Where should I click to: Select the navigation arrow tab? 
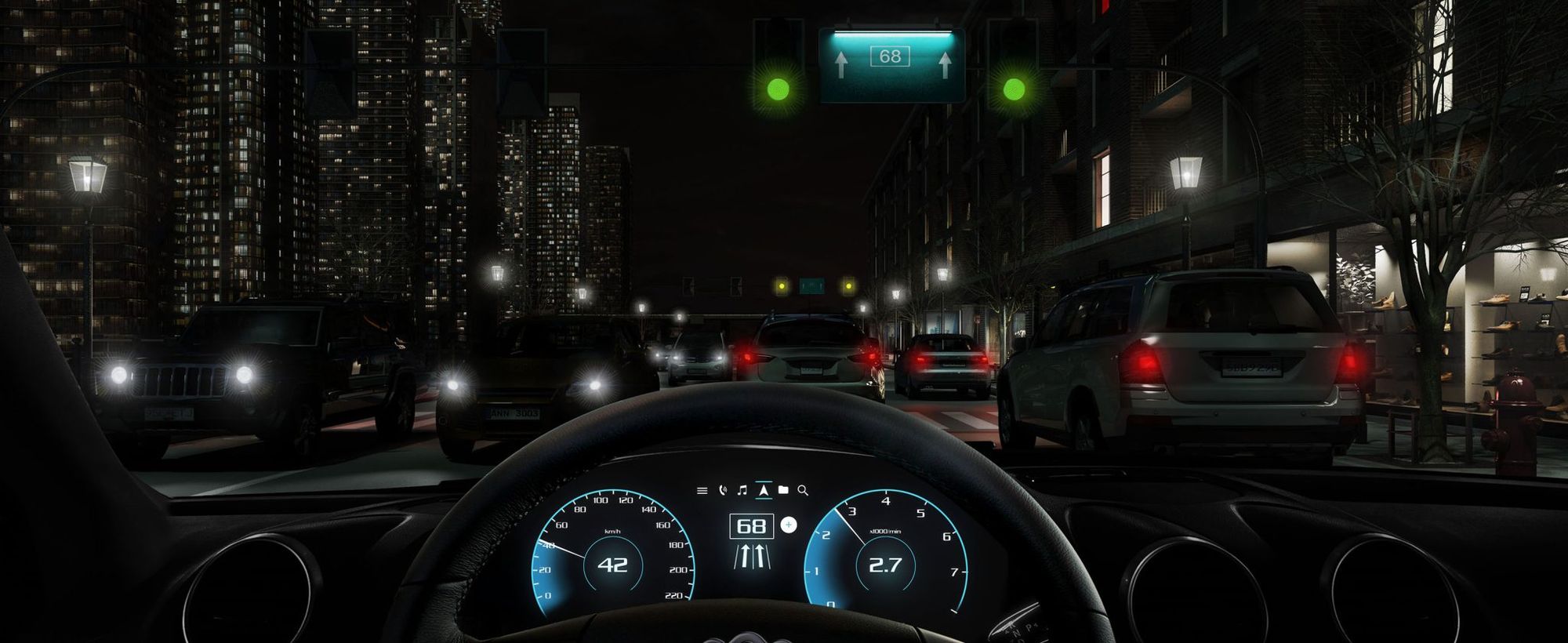763,490
